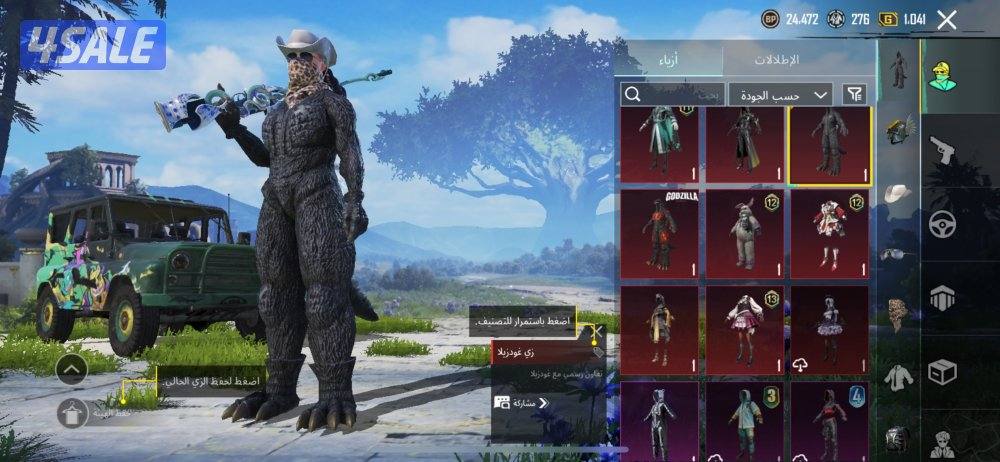Open the حسب الجودة sort dropdown
This screenshot has width=1000, height=462.
(x=780, y=94)
